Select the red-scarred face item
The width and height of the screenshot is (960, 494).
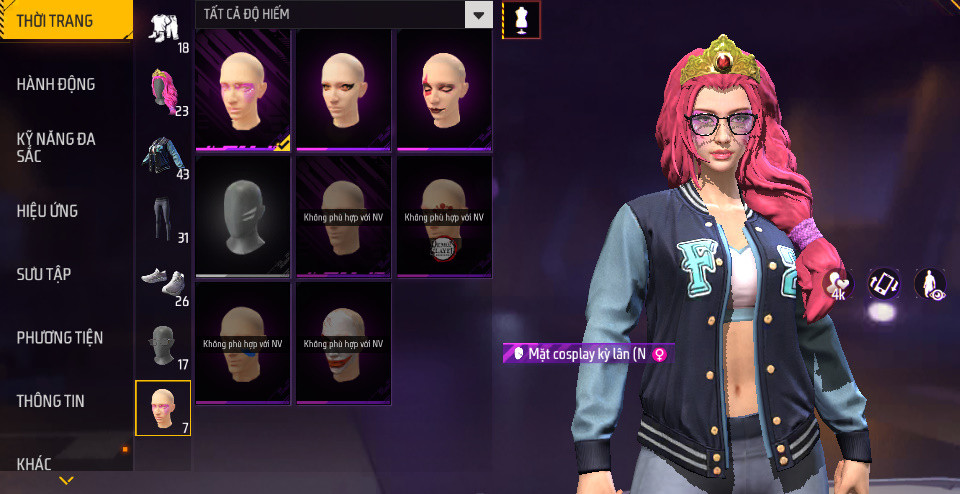443,88
